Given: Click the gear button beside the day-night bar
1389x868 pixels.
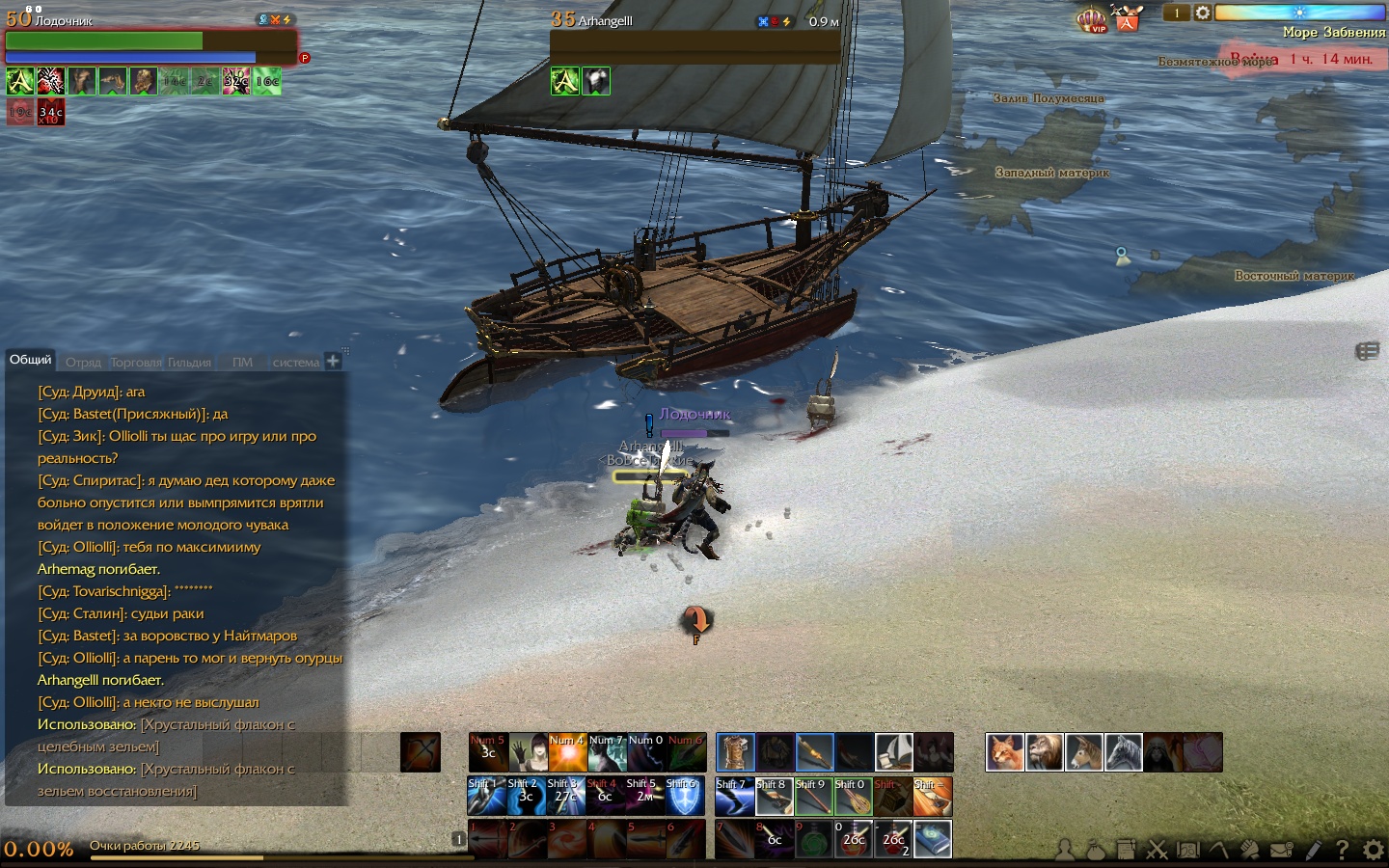Looking at the screenshot, I should [1202, 13].
